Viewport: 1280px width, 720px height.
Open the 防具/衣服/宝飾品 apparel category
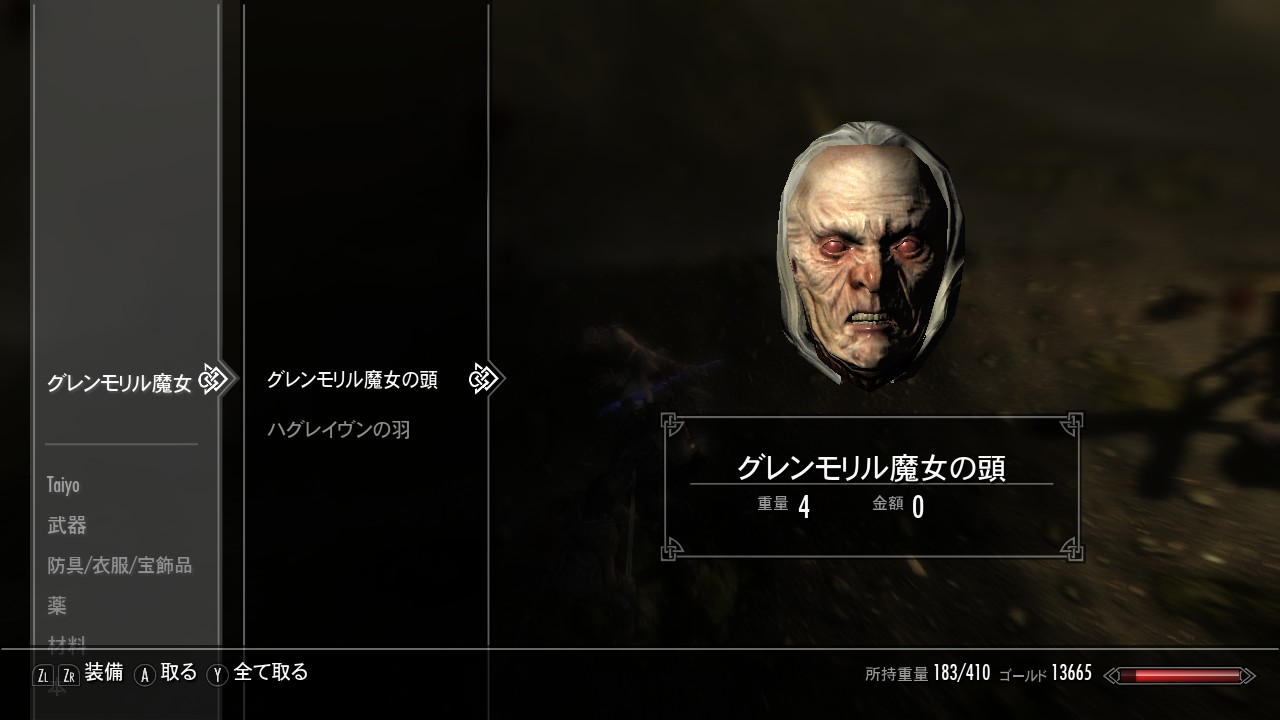pos(119,566)
